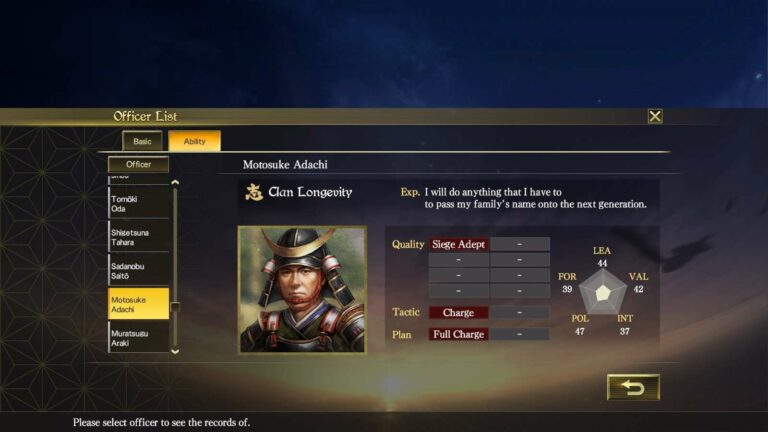768x432 pixels.
Task: Switch to the Basic tab
Action: (x=142, y=141)
